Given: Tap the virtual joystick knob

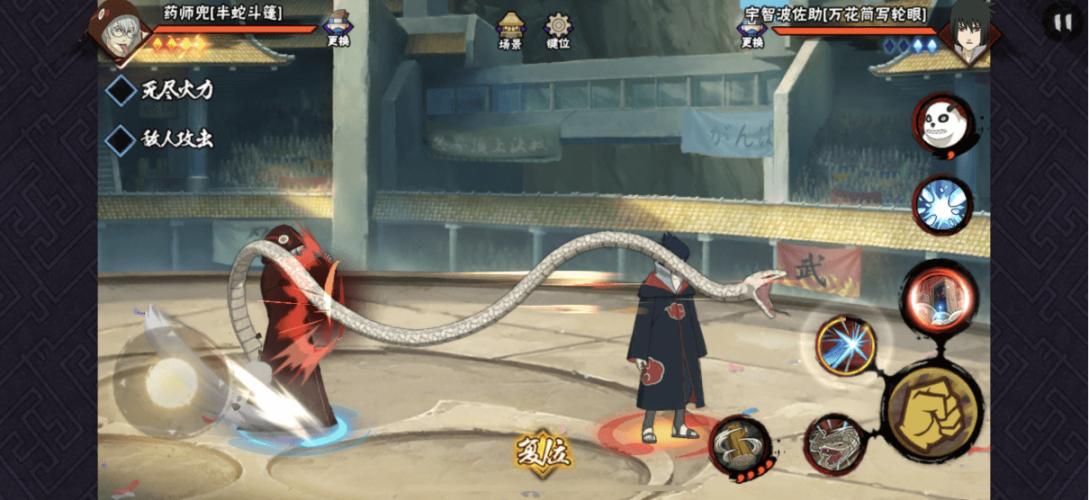Looking at the screenshot, I should (172, 381).
